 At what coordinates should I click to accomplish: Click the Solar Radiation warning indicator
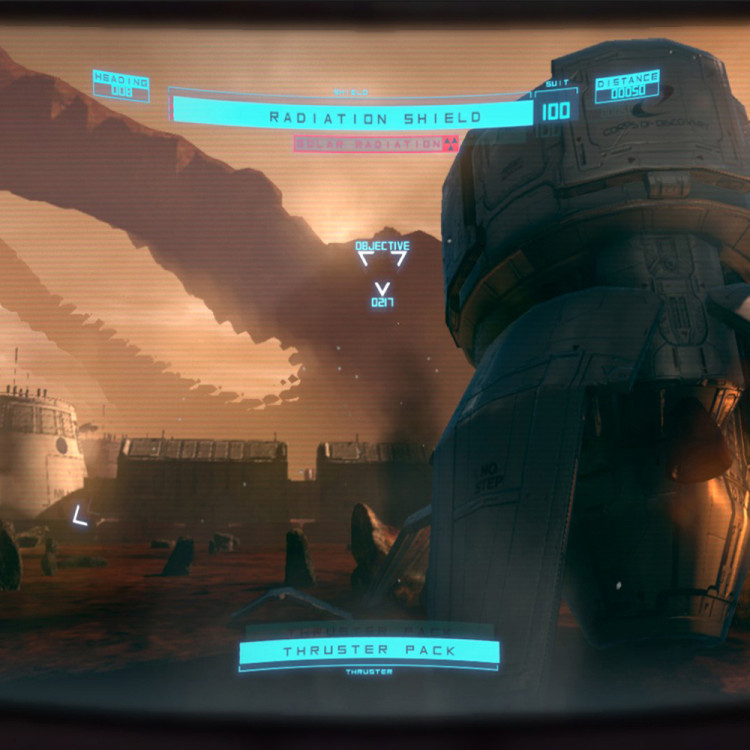[x=376, y=144]
